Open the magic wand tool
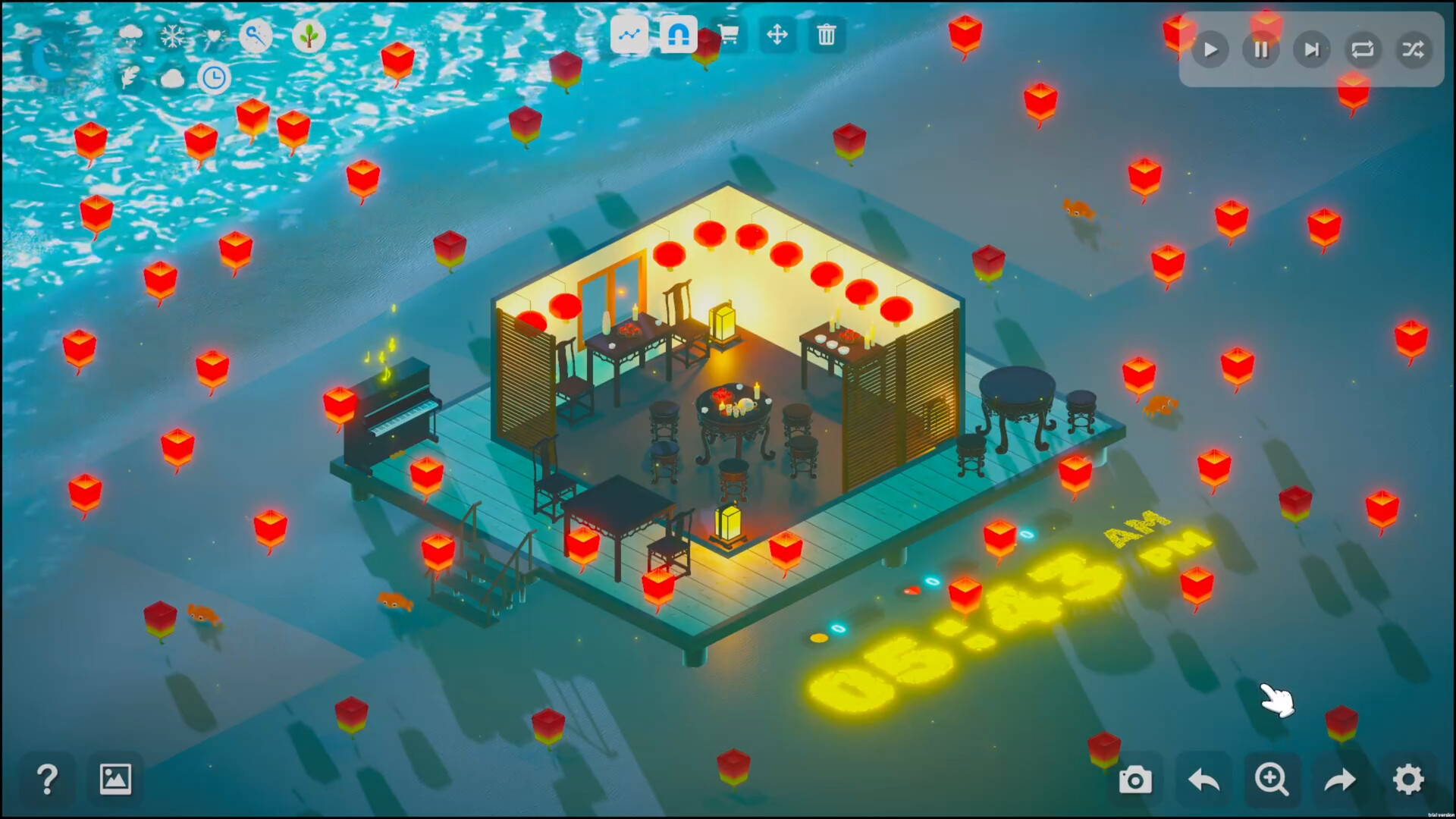Screen dimensions: 1456x819 (256, 36)
